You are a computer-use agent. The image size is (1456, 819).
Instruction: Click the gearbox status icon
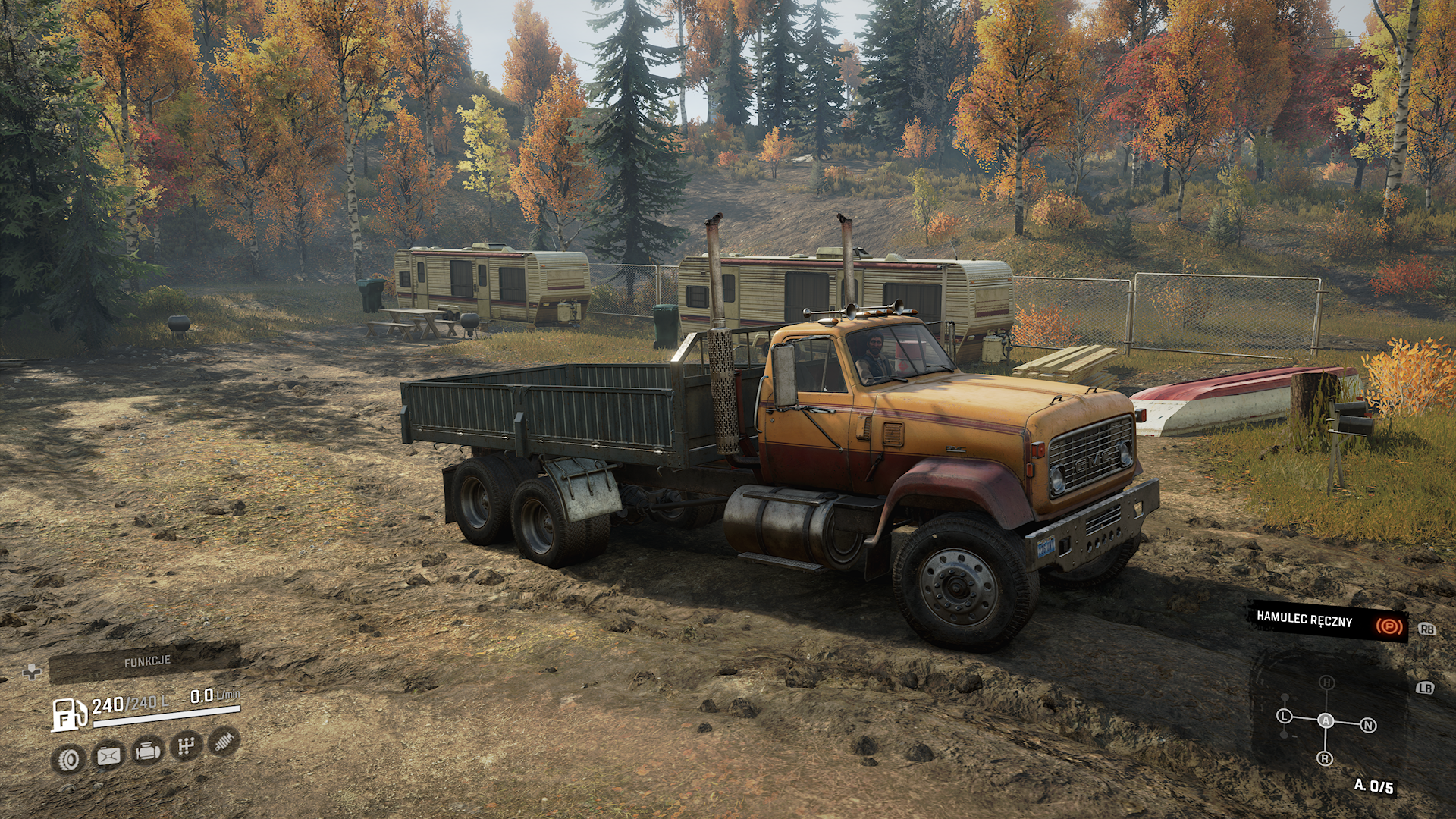[186, 747]
